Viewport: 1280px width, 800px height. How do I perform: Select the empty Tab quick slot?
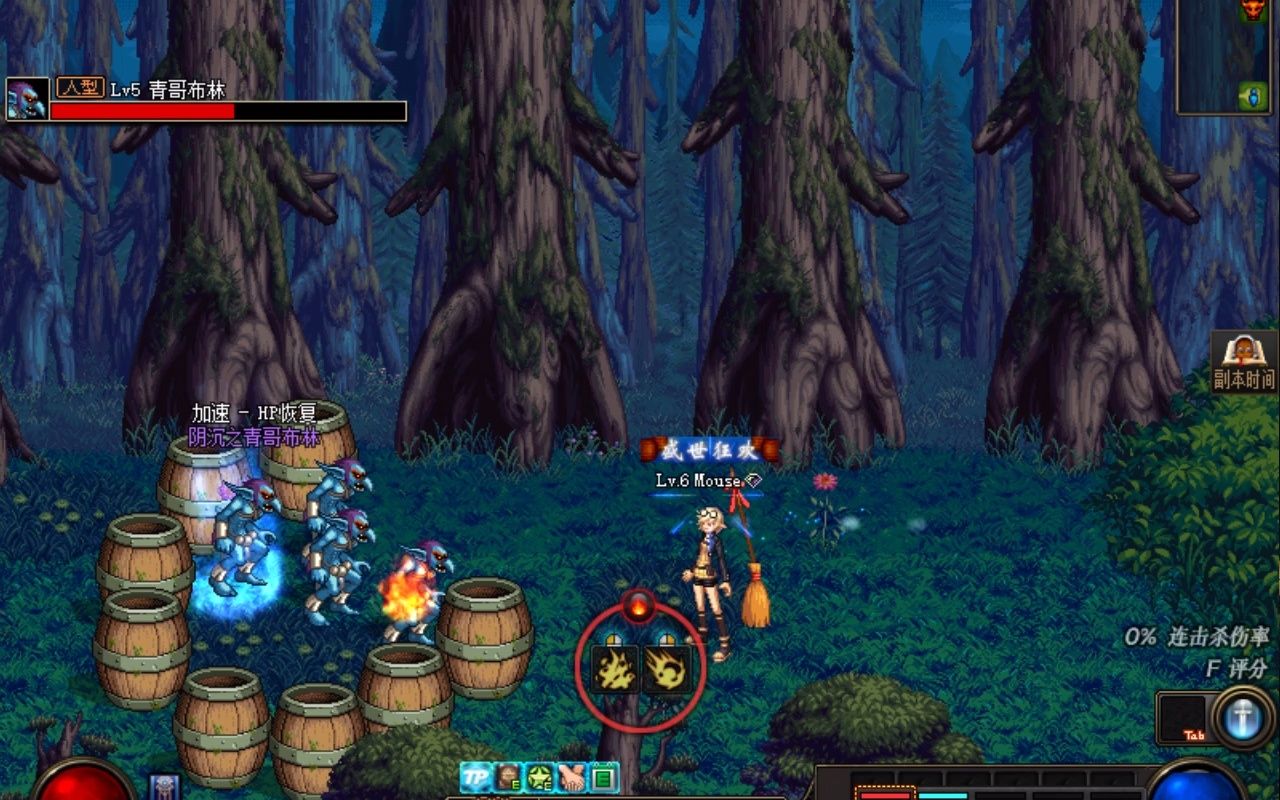pos(1184,718)
